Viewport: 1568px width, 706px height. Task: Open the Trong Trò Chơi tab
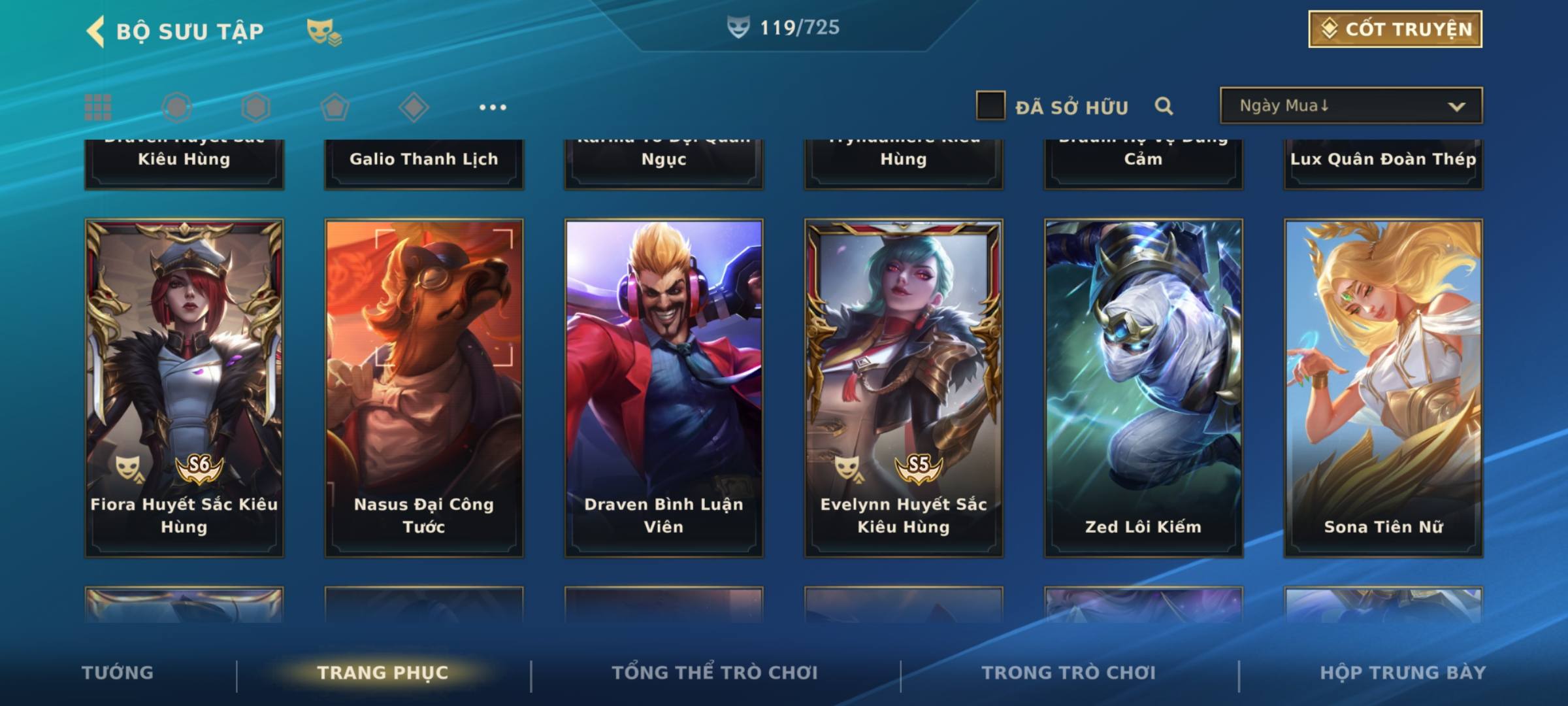pos(1069,673)
